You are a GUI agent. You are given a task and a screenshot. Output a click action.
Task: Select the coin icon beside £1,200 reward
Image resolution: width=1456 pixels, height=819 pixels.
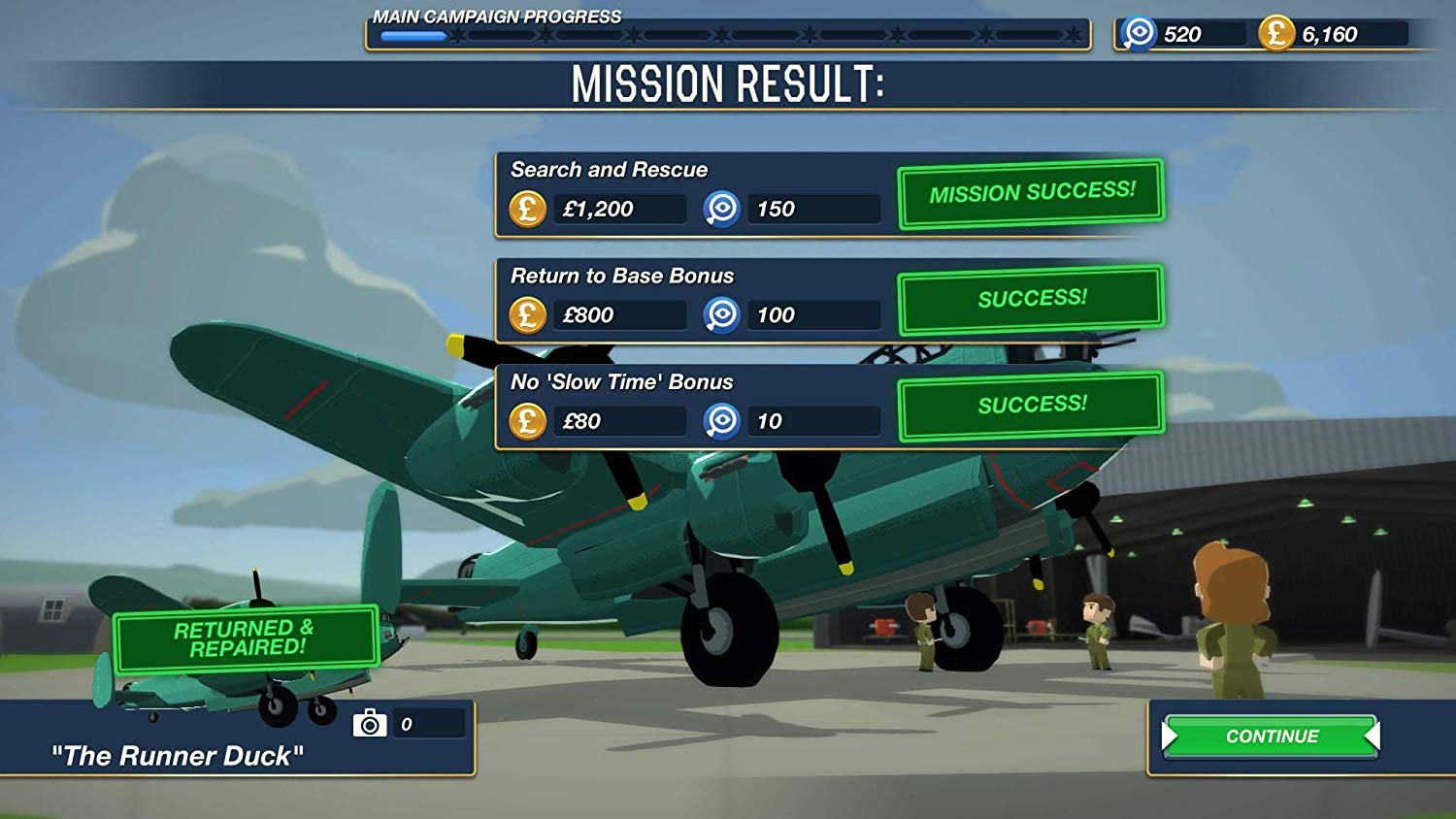coord(527,208)
